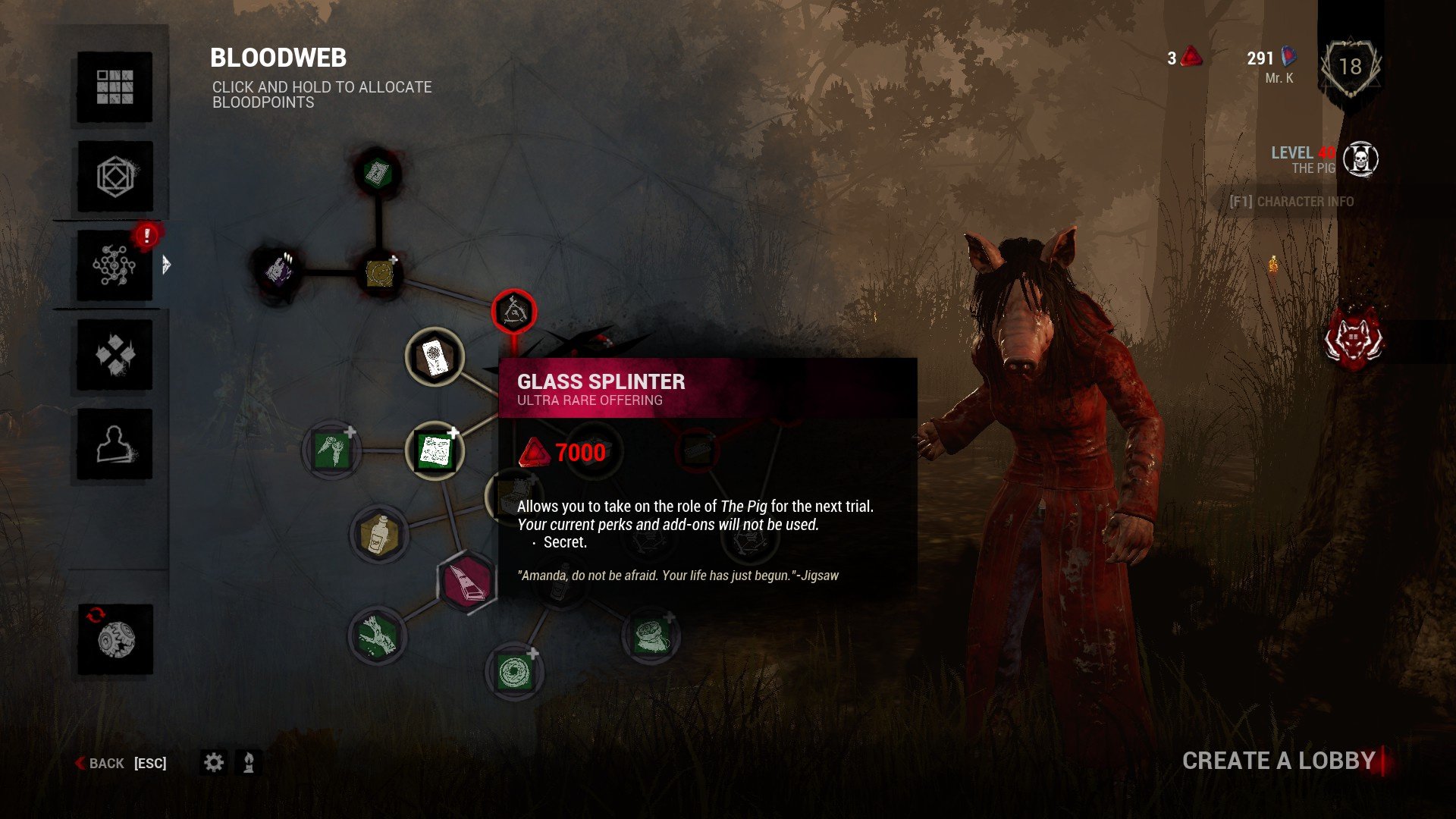Choose the yellow bottle bloodweb node
This screenshot has height=819, width=1456.
pyautogui.click(x=379, y=534)
